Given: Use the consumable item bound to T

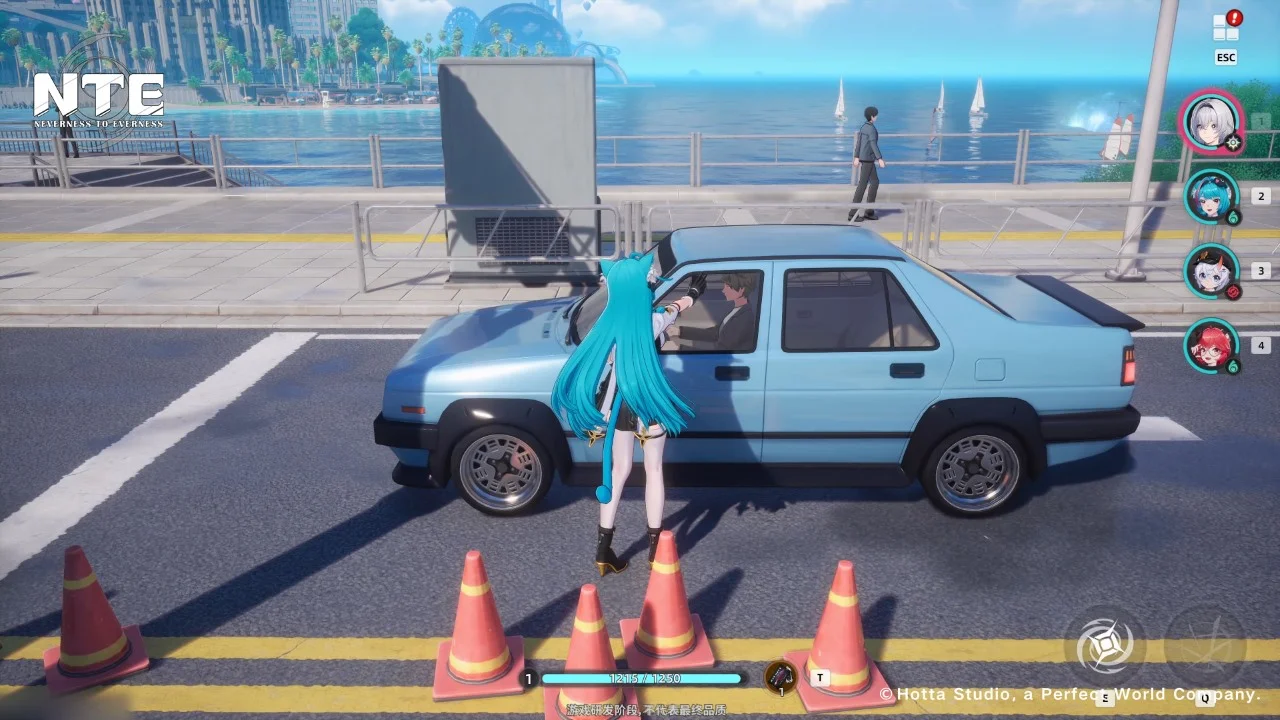Looking at the screenshot, I should pos(780,677).
